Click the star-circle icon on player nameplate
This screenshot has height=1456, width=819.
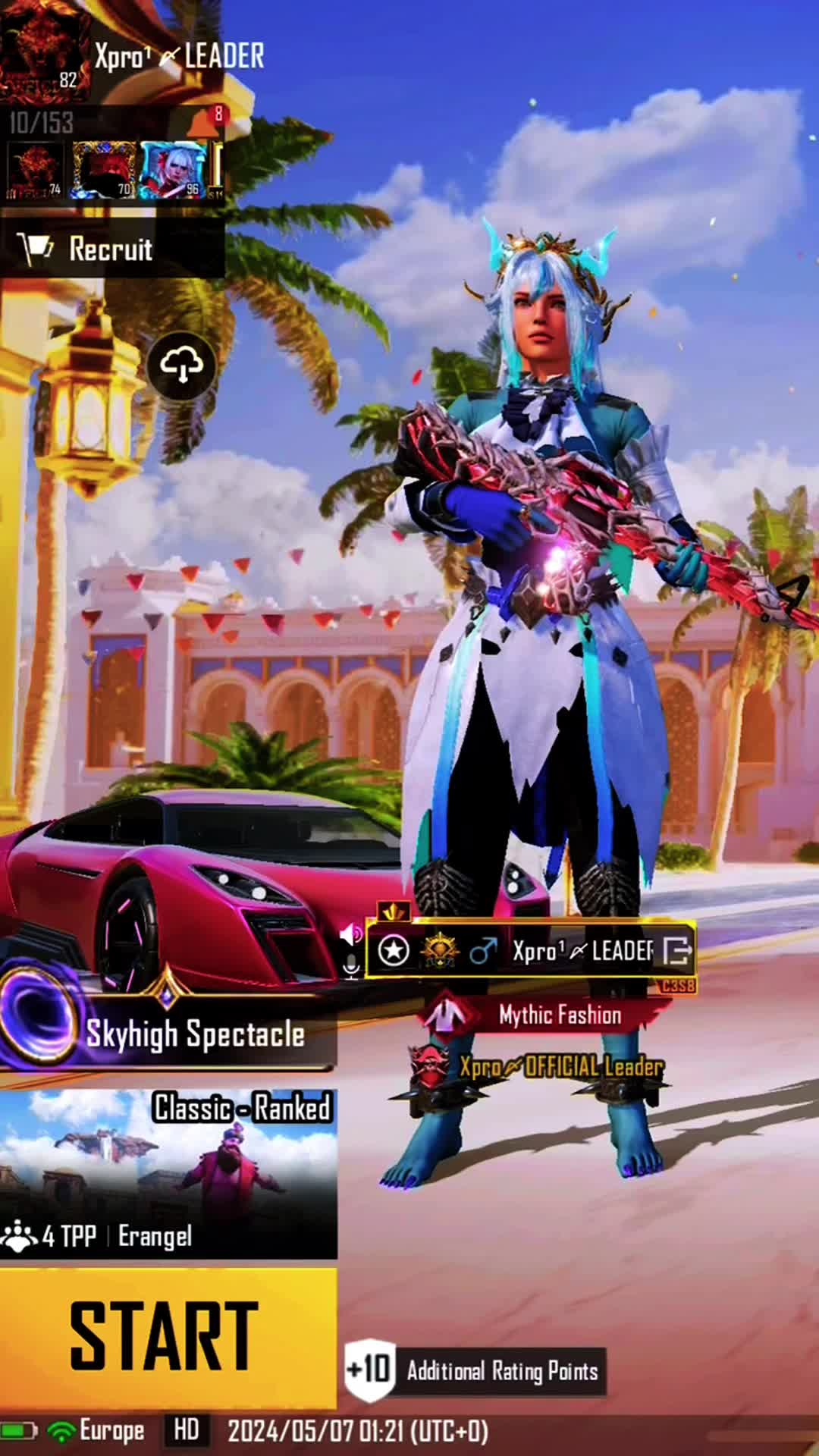394,950
